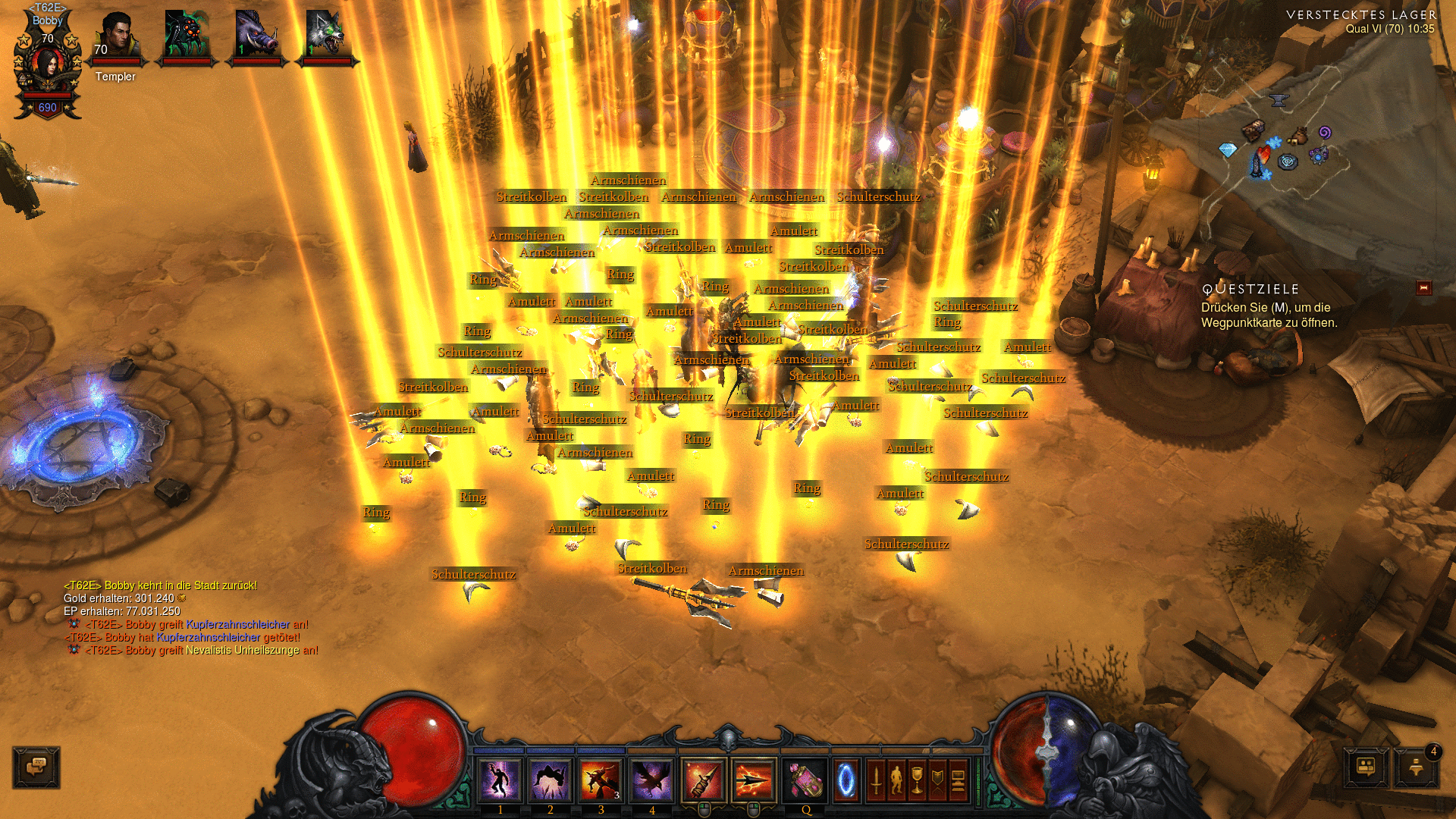Image resolution: width=1456 pixels, height=819 pixels.
Task: Activate the fiery demon skill in slot 3
Action: tap(601, 780)
